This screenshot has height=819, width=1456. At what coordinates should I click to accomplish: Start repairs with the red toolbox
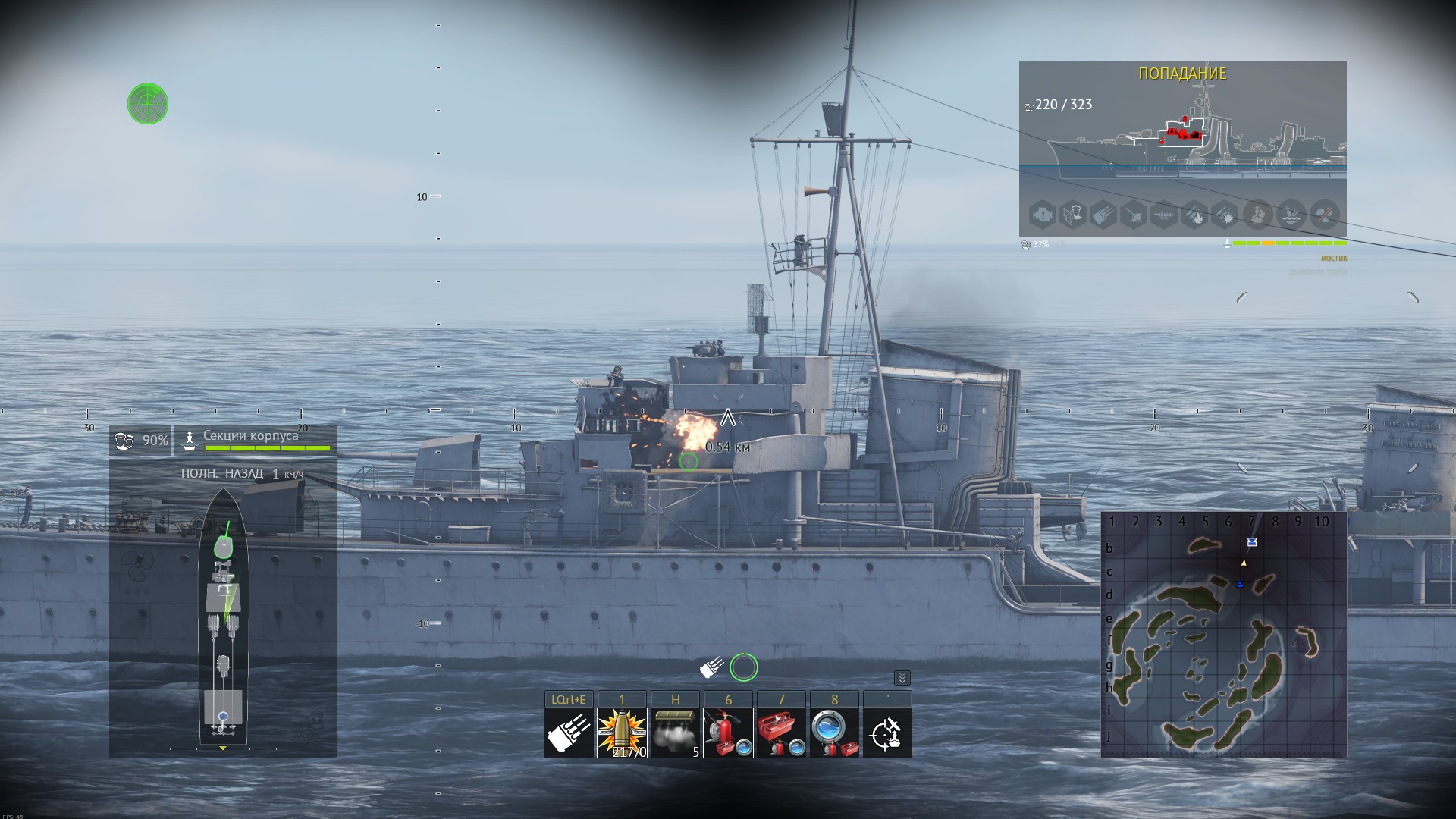[781, 733]
